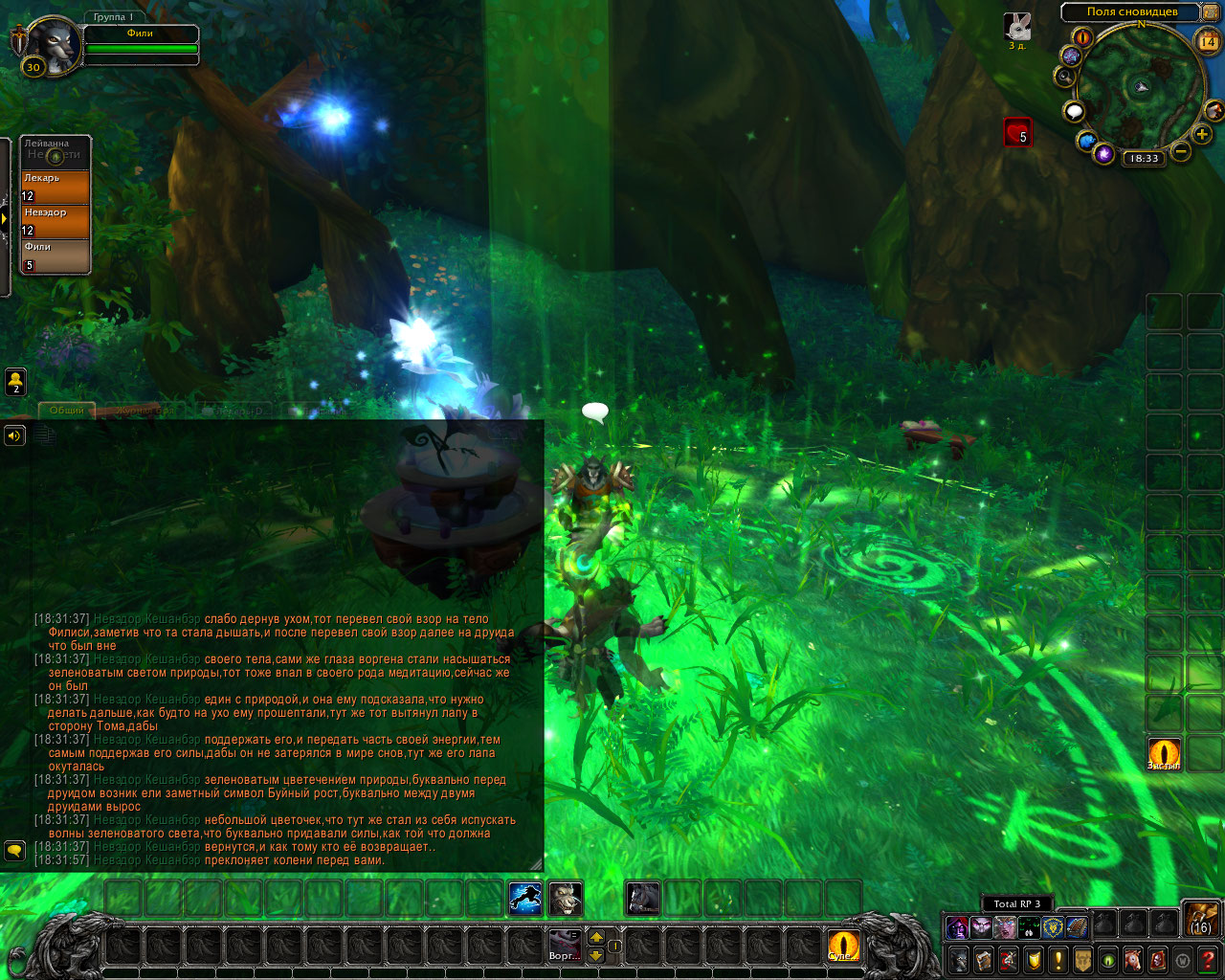
Task: Open the backpack bag showing 16
Action: [x=1201, y=918]
